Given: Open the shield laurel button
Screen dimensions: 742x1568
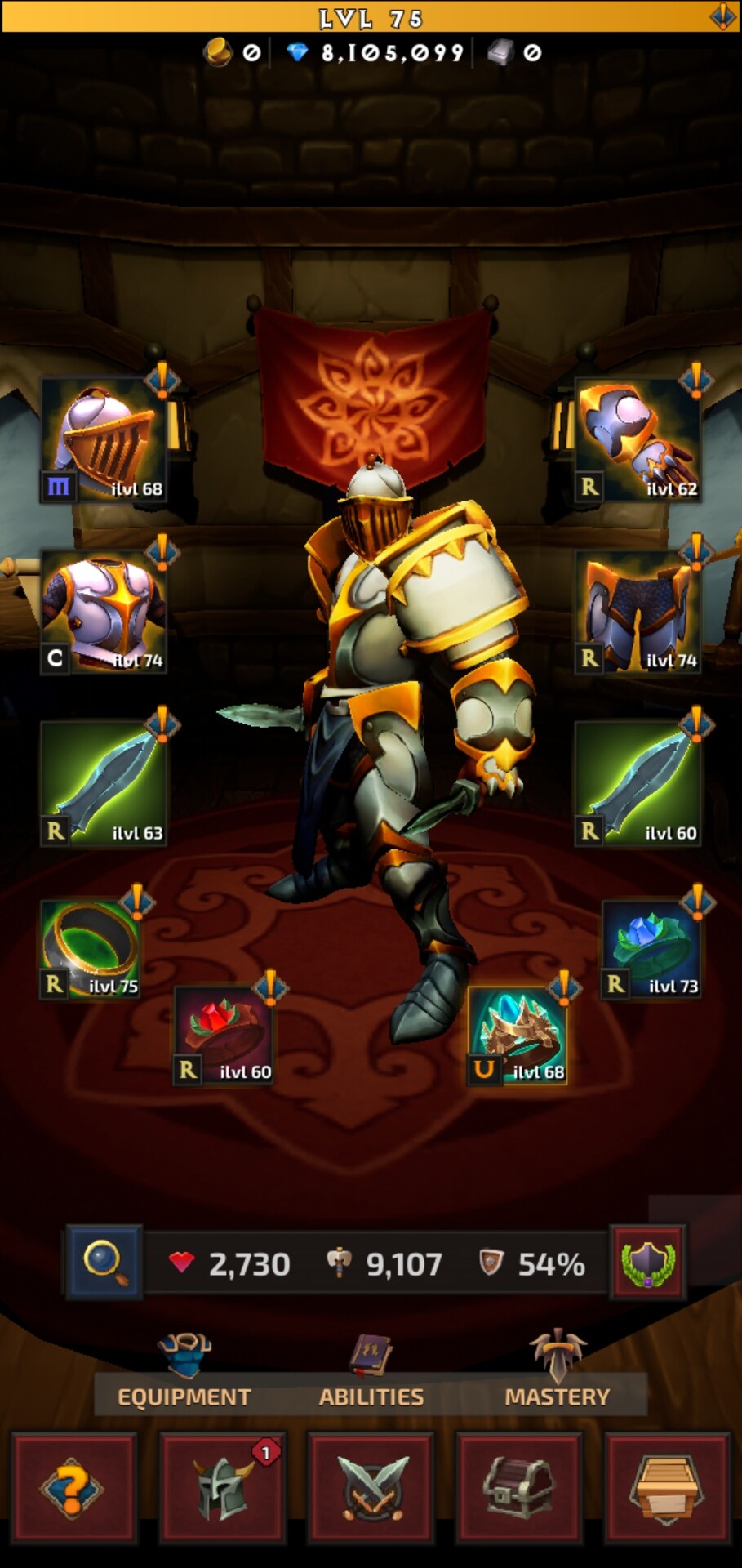Looking at the screenshot, I should pos(648,1262).
